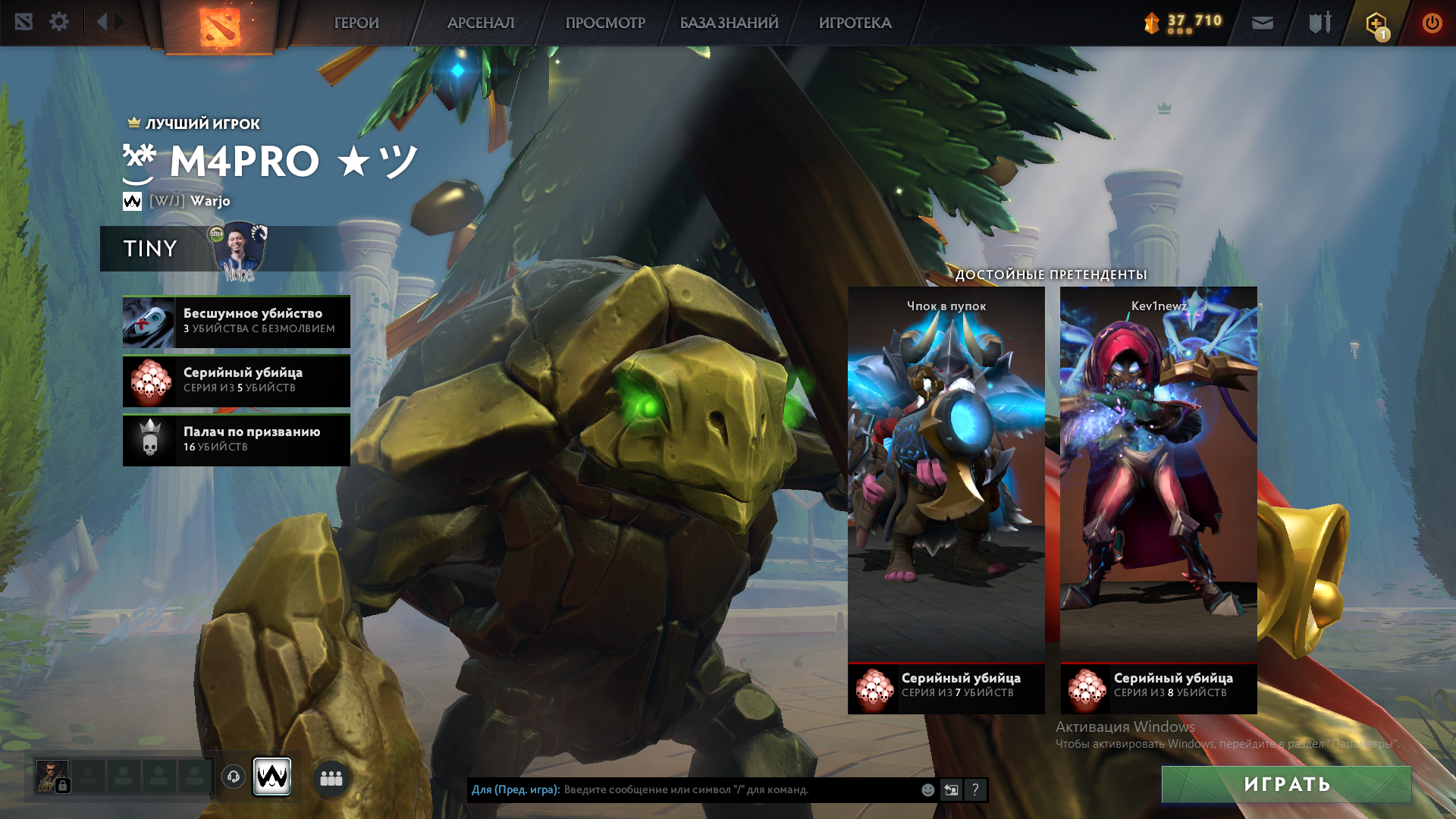Click the red power quit button
The height and width of the screenshot is (819, 1456).
pos(1432,23)
